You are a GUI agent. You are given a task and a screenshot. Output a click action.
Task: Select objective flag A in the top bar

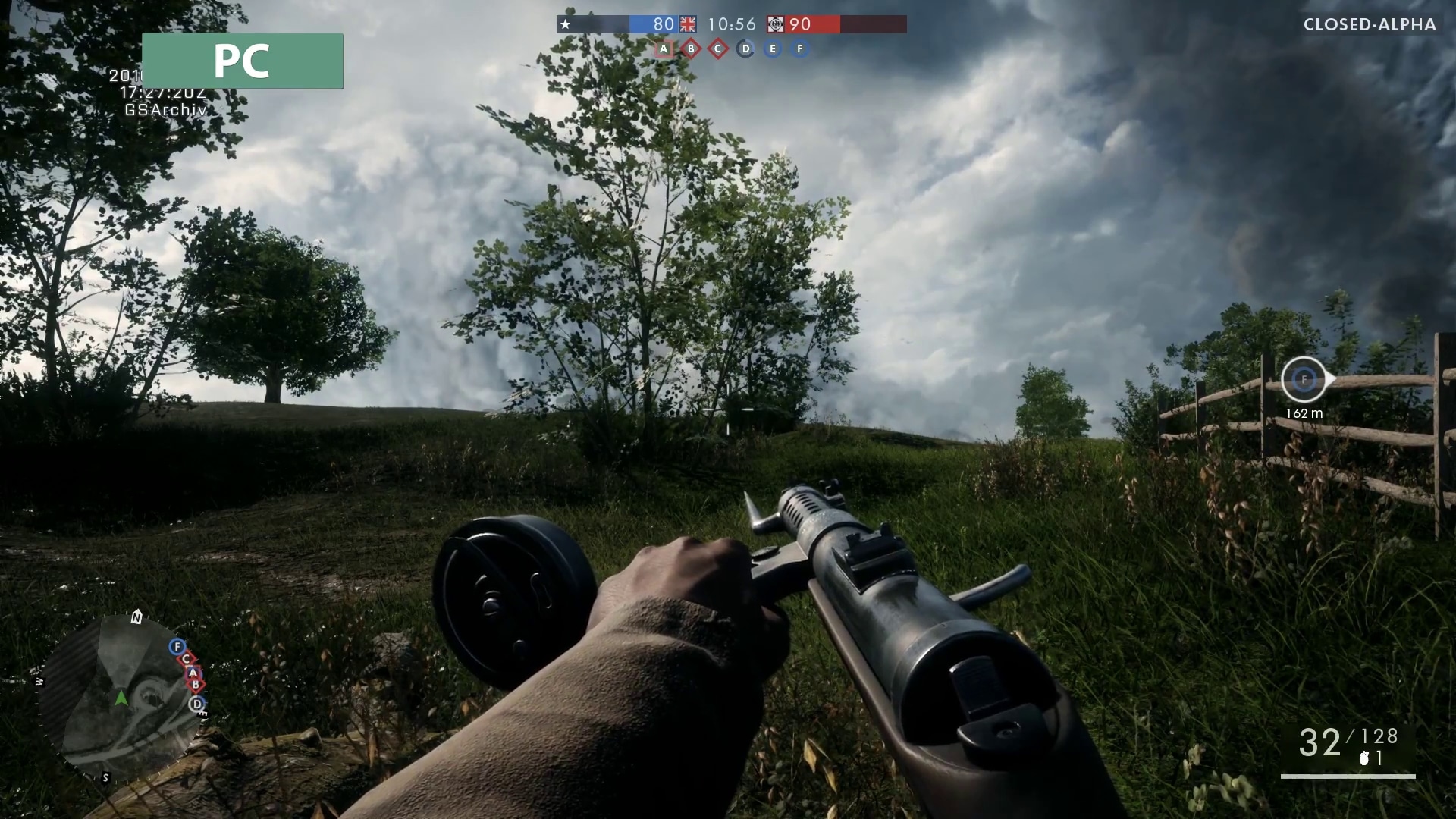(664, 49)
